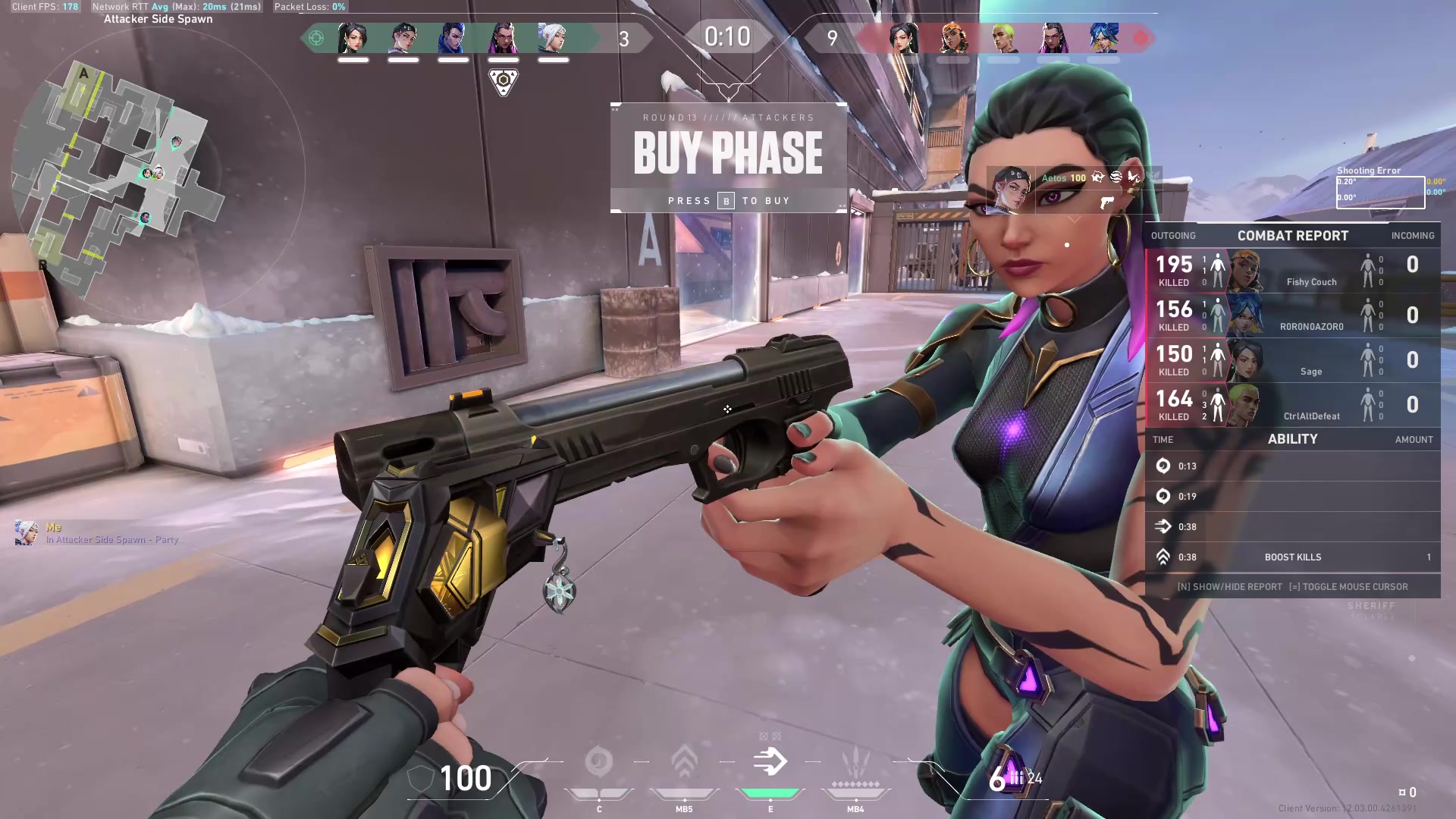Select the MB5 ability icon
The image size is (1456, 819).
[x=684, y=762]
